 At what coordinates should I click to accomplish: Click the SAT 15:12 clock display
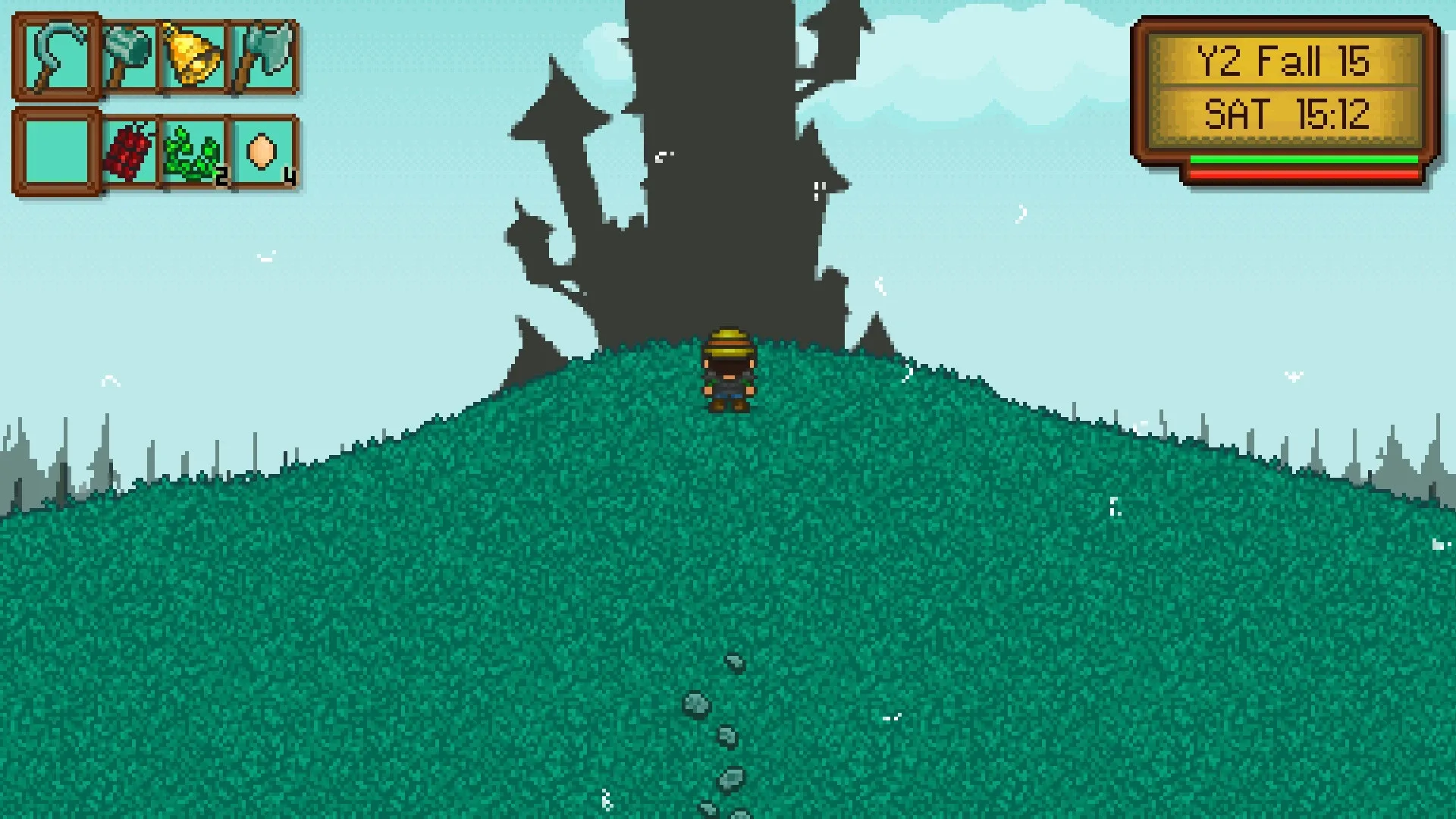1287,114
